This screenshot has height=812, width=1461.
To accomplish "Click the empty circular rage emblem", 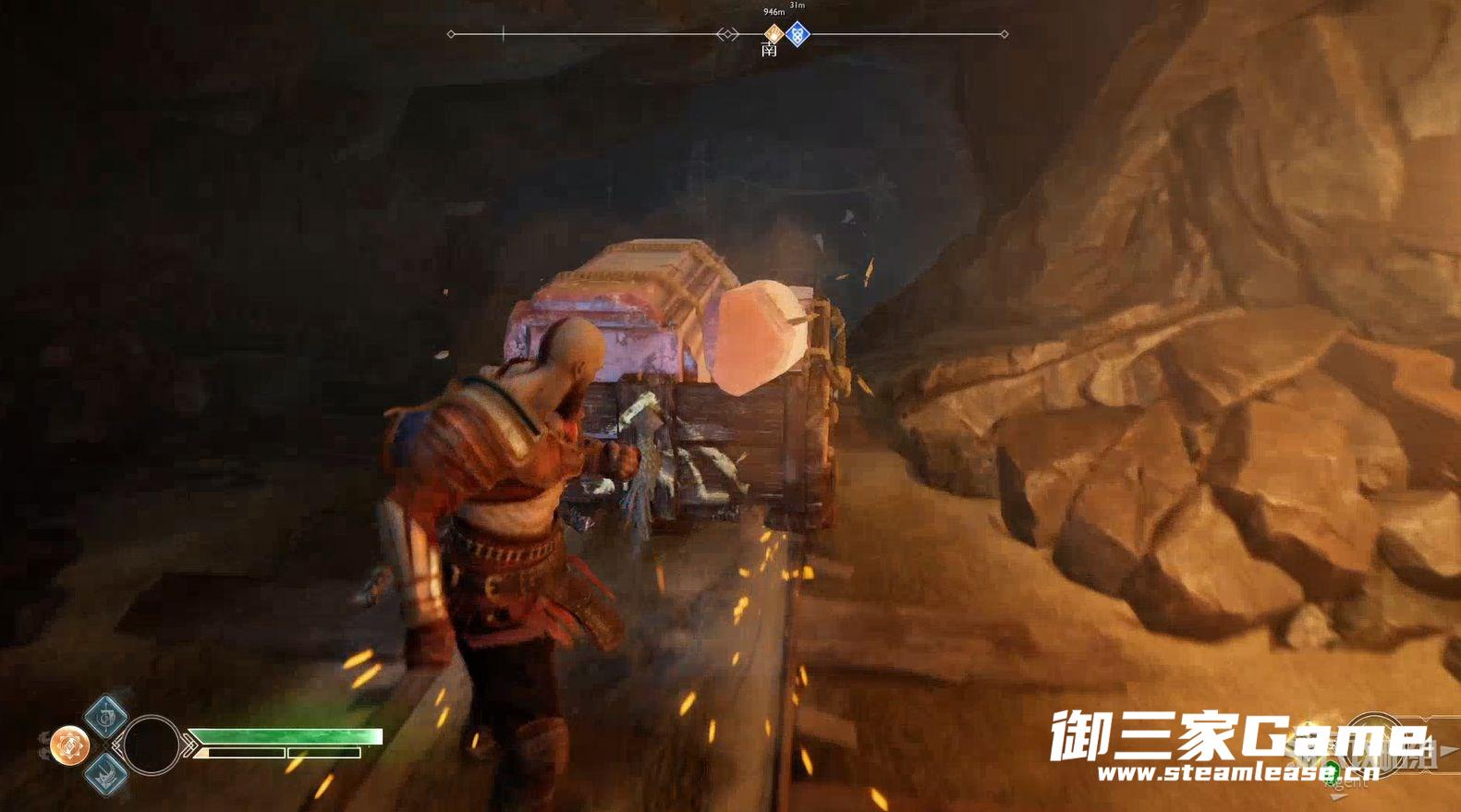I will click(151, 745).
